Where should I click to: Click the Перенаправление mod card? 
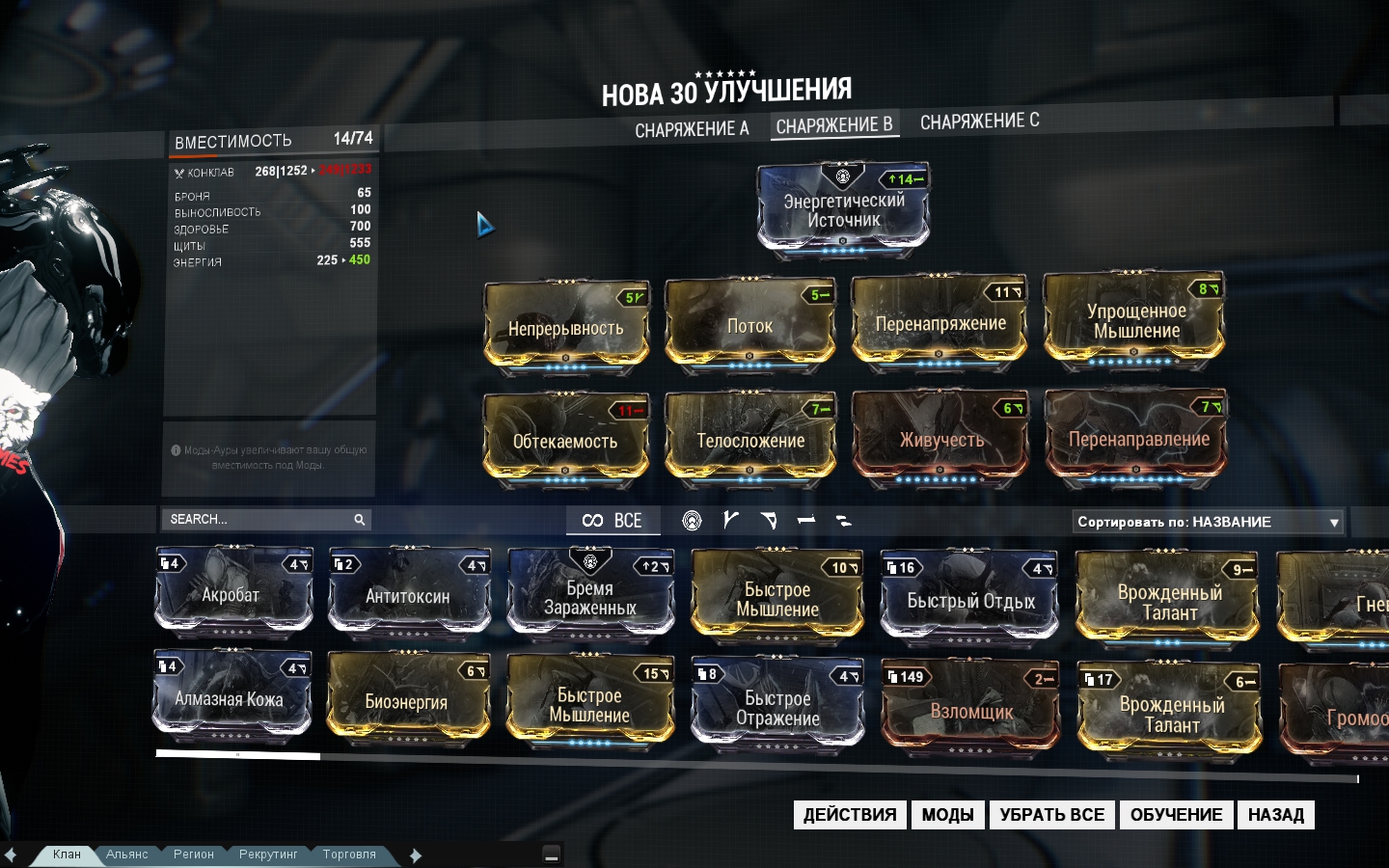coord(1137,438)
